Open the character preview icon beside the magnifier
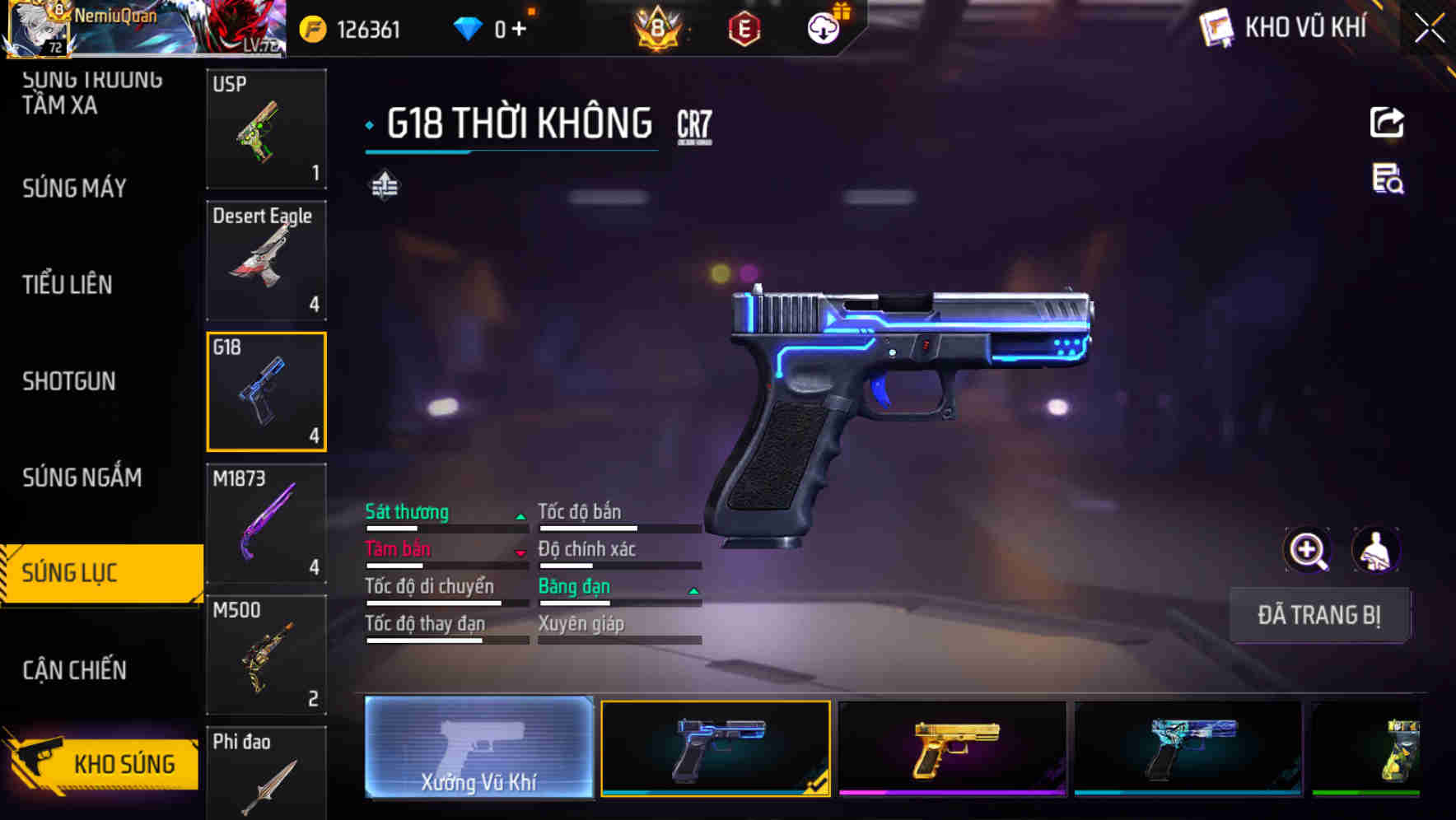1456x820 pixels. click(x=1377, y=550)
